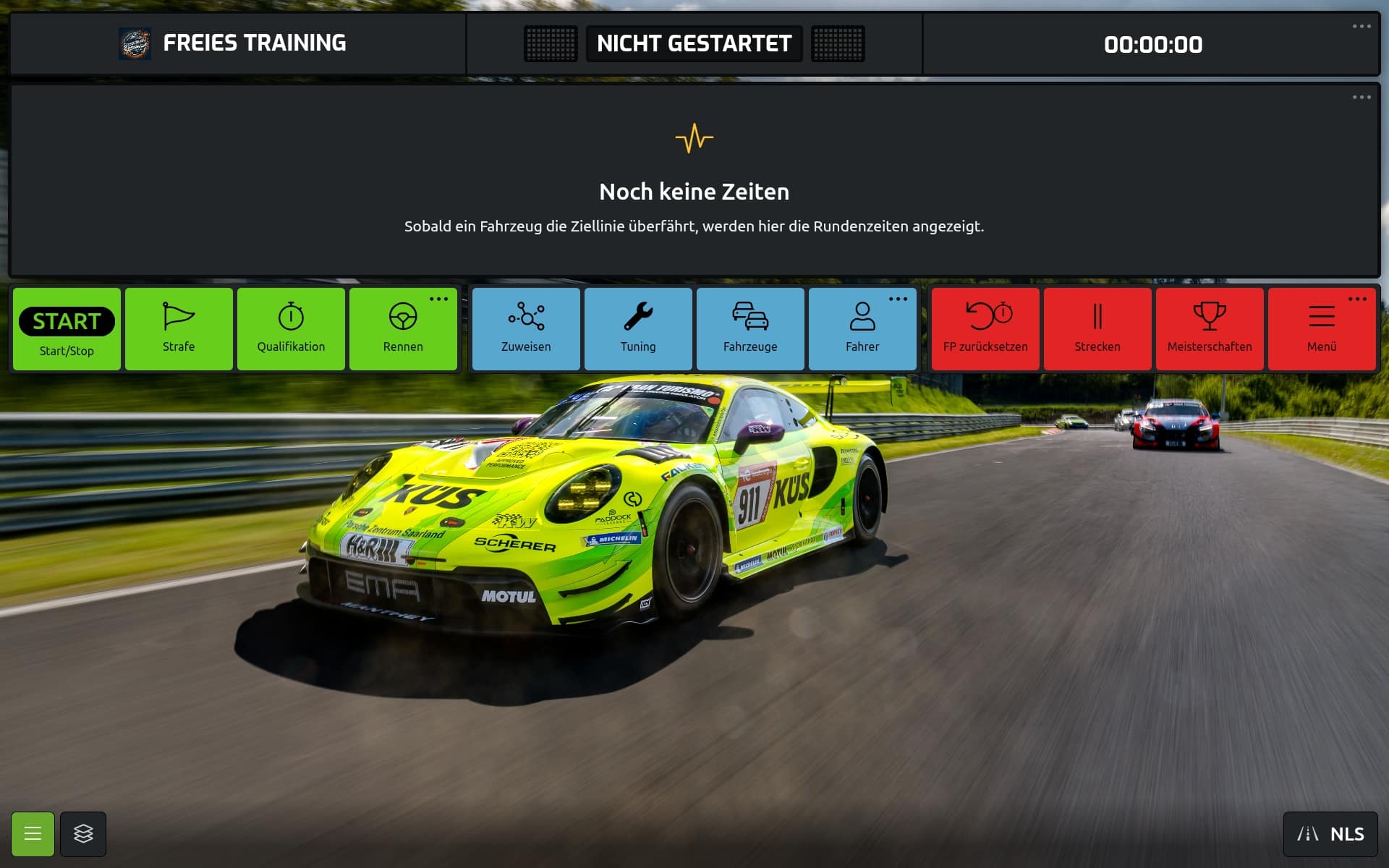Open the Meisterschaften championships screen
The height and width of the screenshot is (868, 1389).
(x=1210, y=329)
